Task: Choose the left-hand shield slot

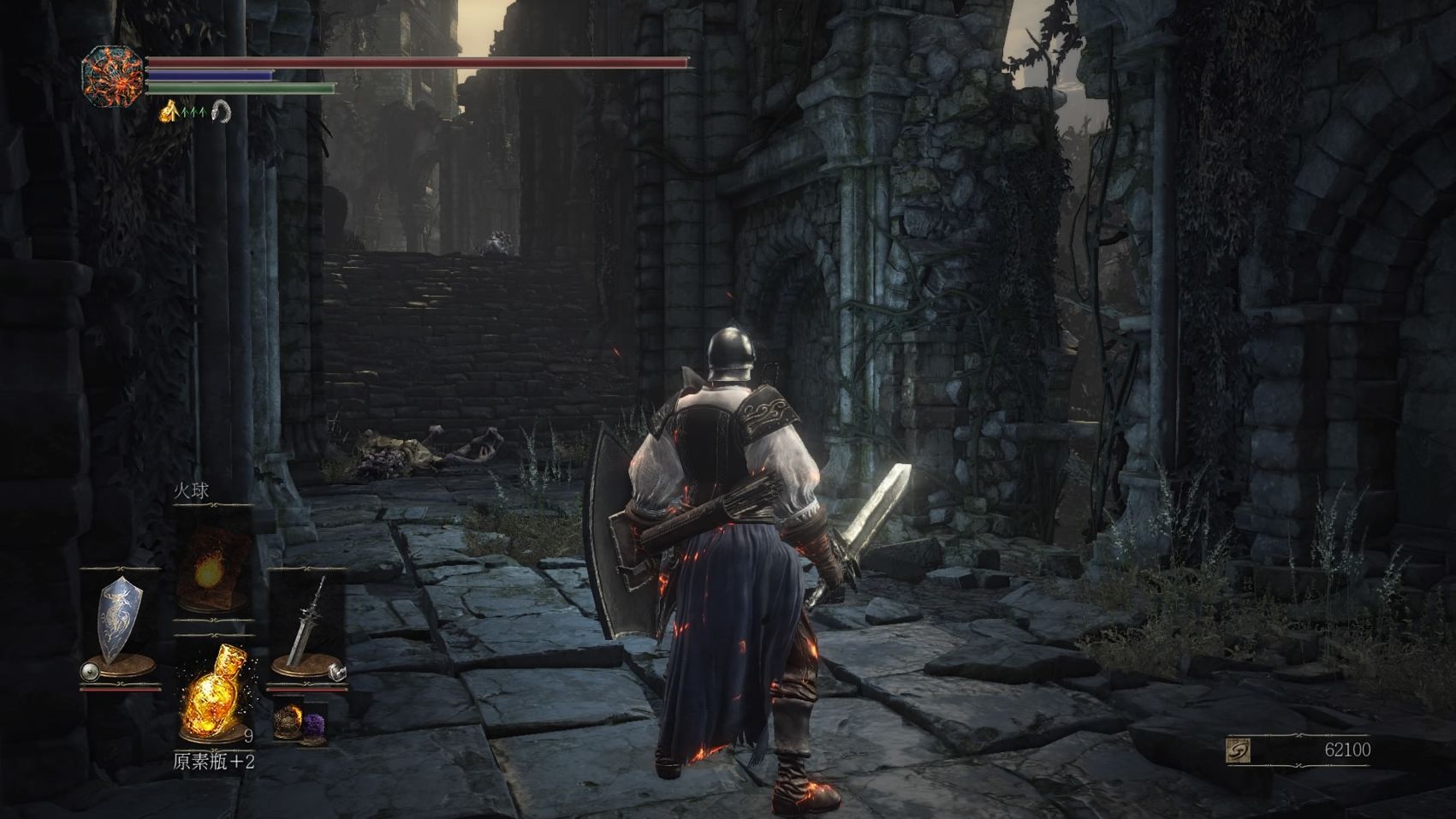Action: click(119, 621)
